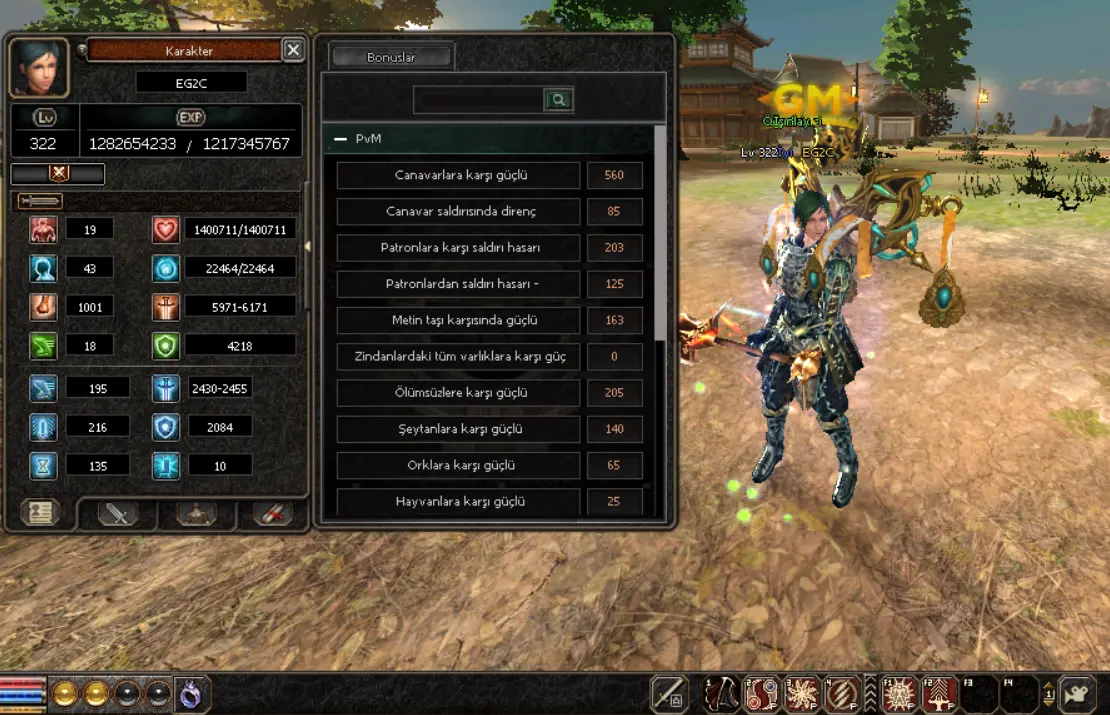Switch to the crossed swords skills tab
The height and width of the screenshot is (715, 1110).
pyautogui.click(x=118, y=513)
